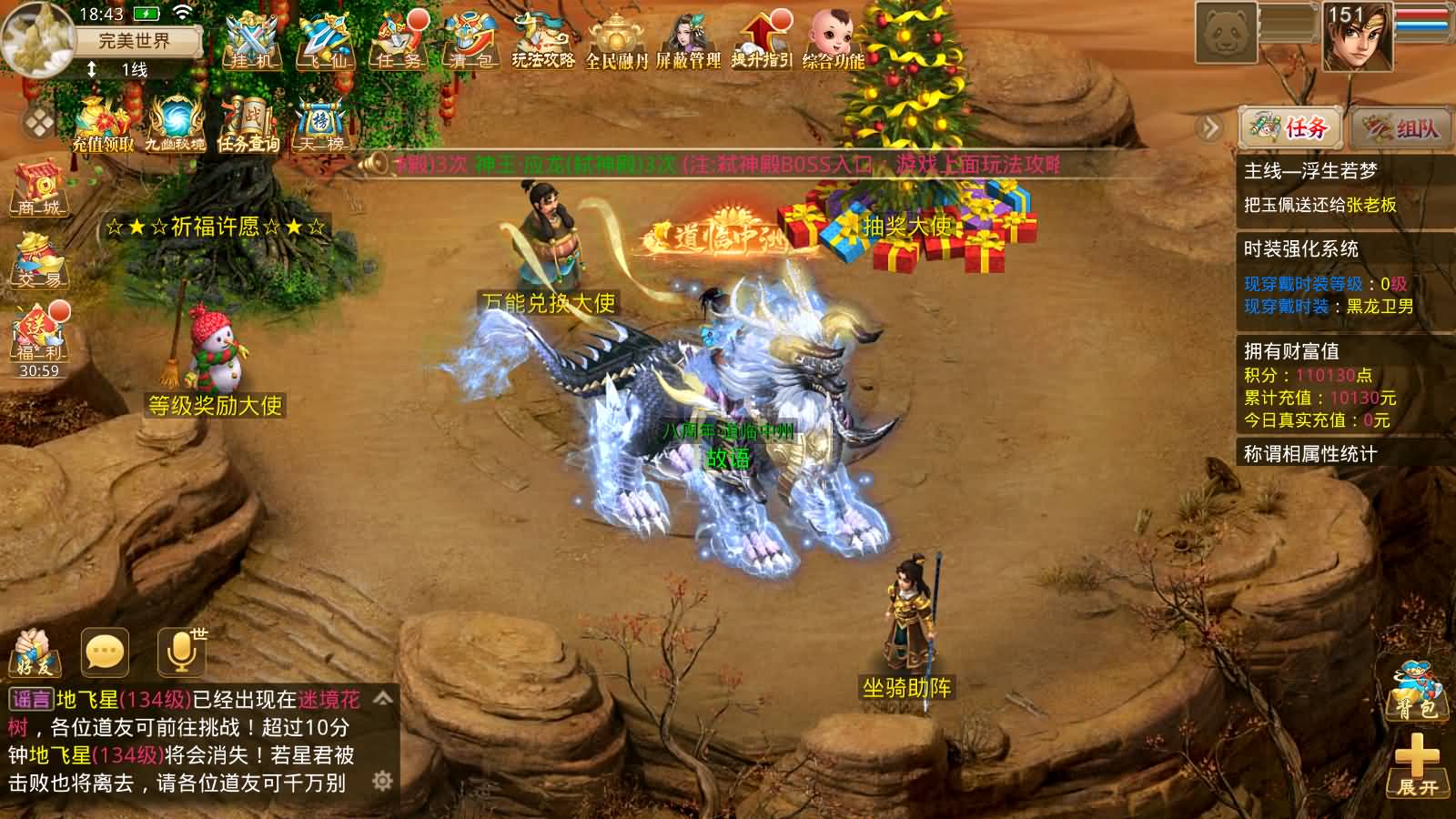Open the 任务查询 quest lookup scroll
Image resolution: width=1456 pixels, height=819 pixels.
coord(248,123)
